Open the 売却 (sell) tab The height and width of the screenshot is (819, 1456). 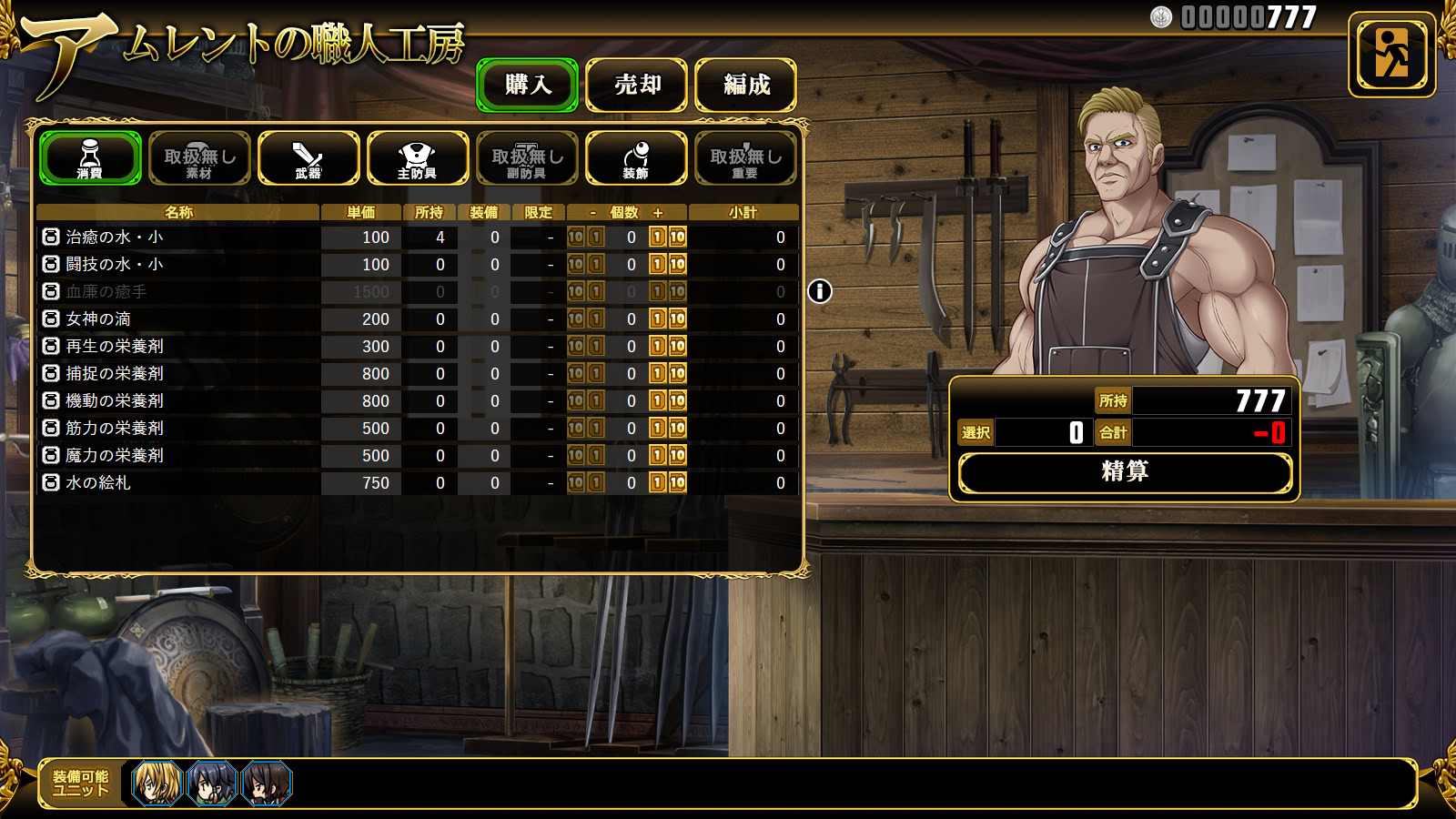(x=636, y=86)
